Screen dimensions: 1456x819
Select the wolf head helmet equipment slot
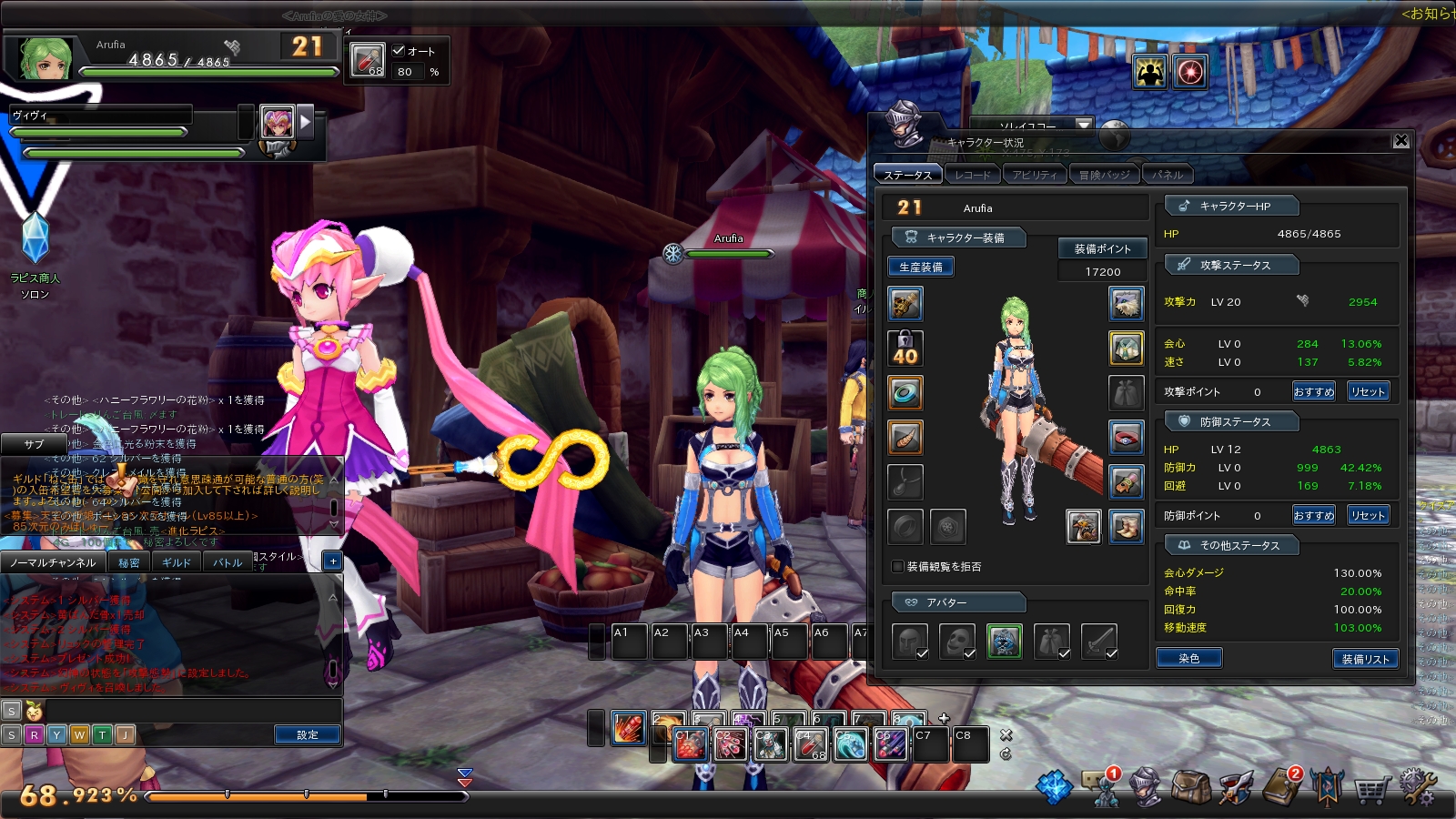point(1126,303)
